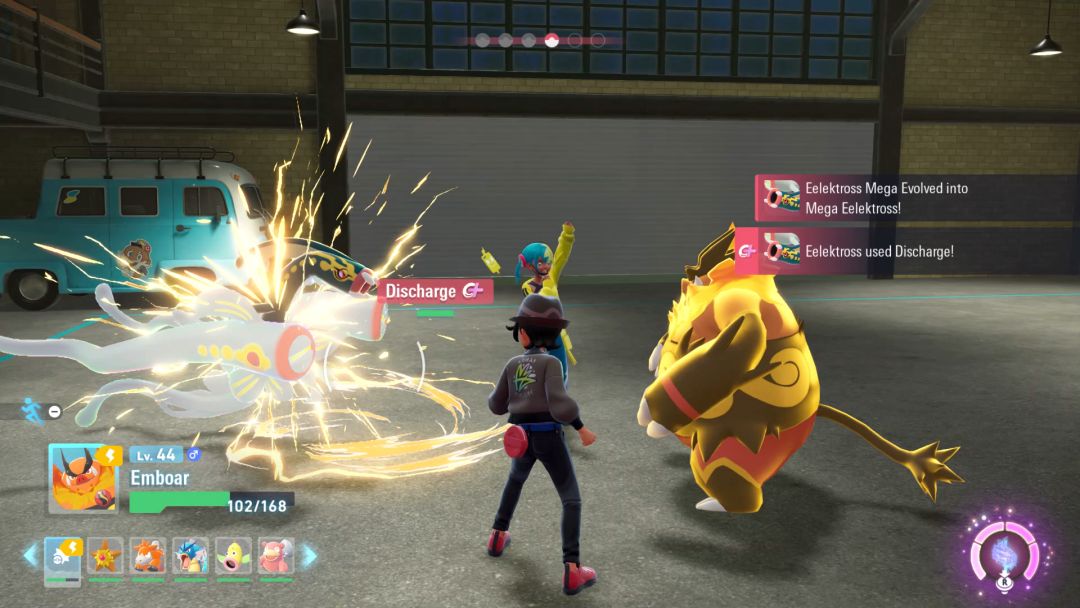Image resolution: width=1080 pixels, height=608 pixels.
Task: Select the paralyzed active party slot
Action: pyautogui.click(x=63, y=556)
